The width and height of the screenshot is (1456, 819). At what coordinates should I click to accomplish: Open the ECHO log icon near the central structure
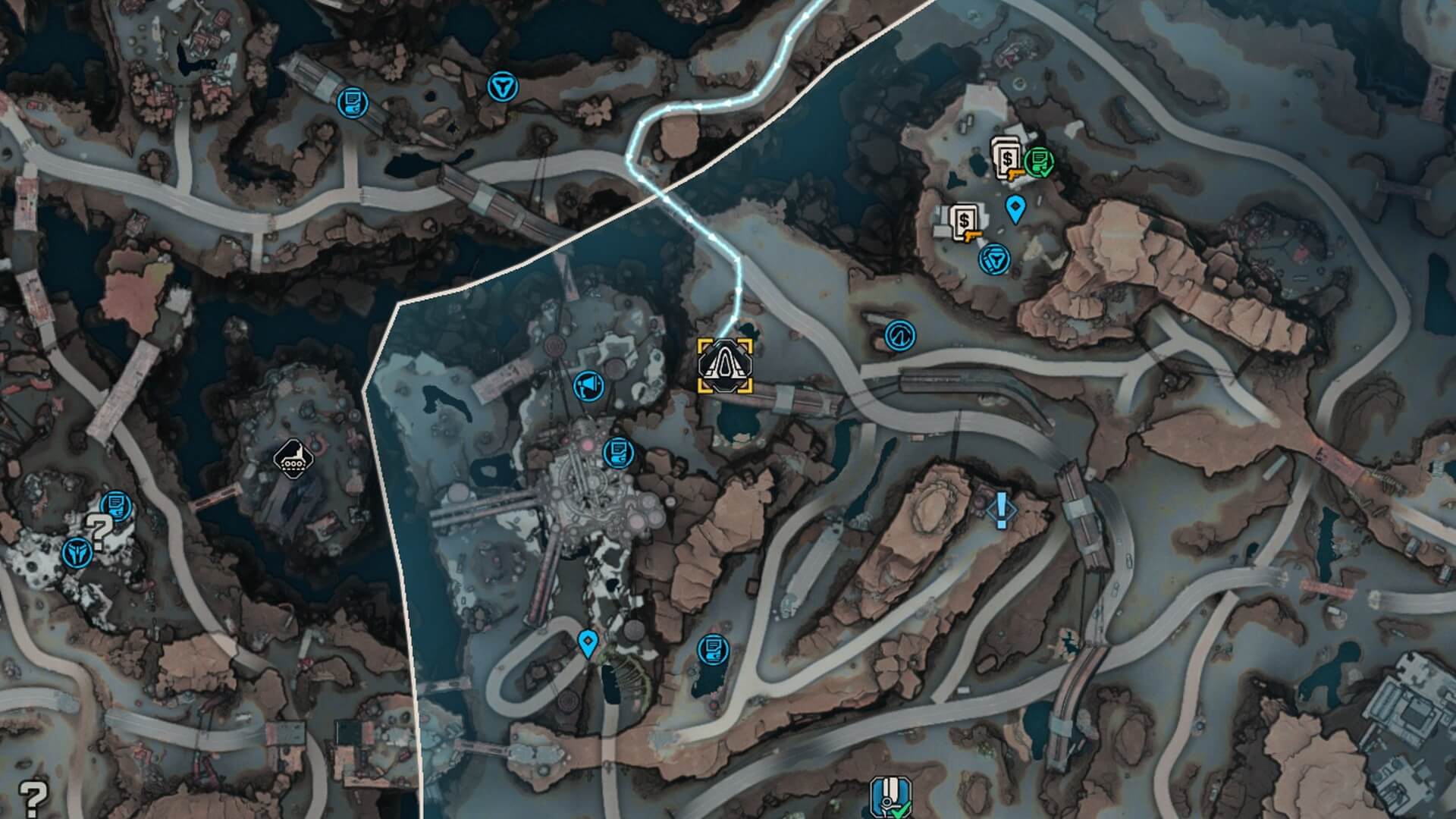coord(617,451)
